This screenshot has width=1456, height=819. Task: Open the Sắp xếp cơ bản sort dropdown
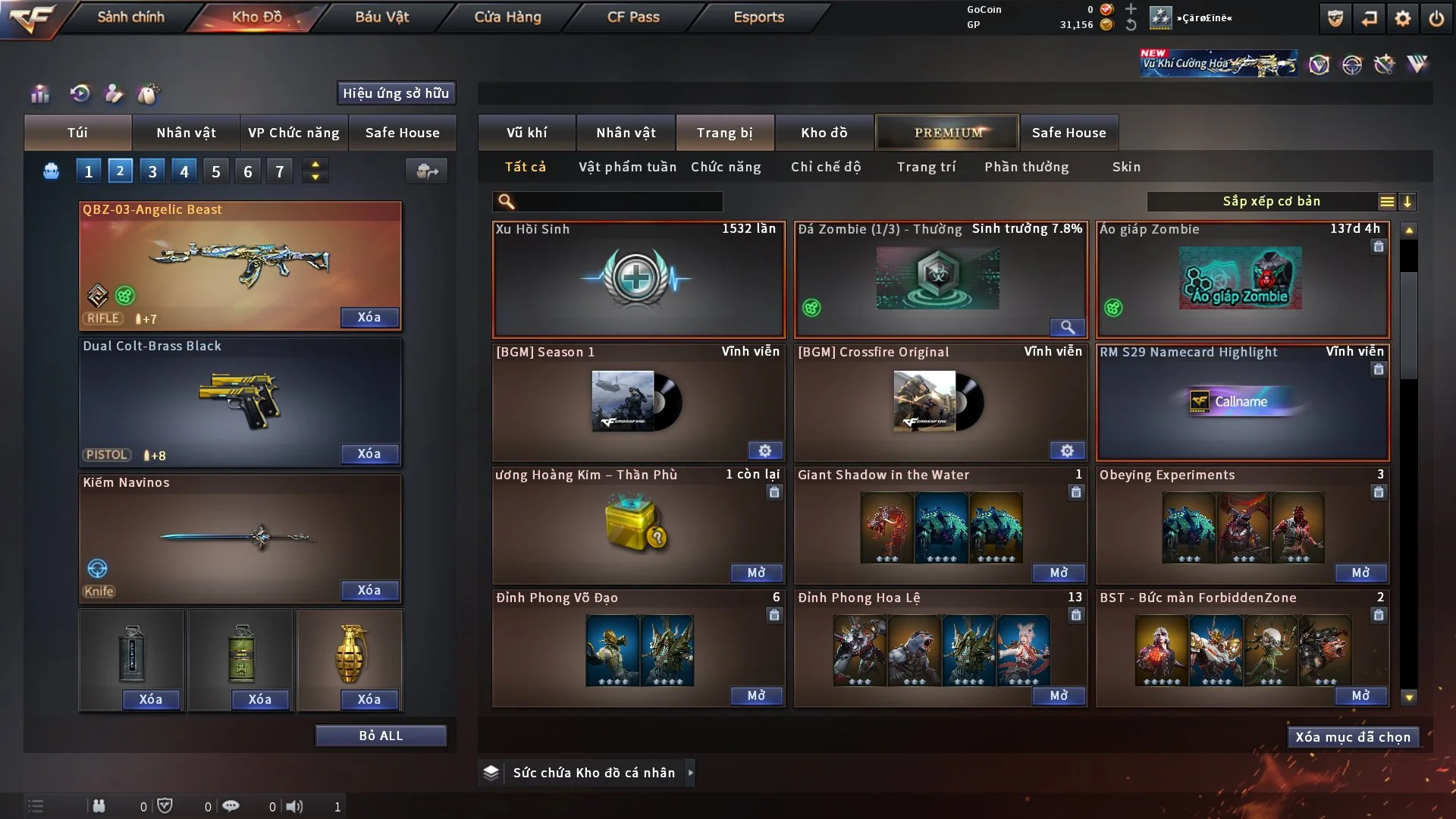1271,201
